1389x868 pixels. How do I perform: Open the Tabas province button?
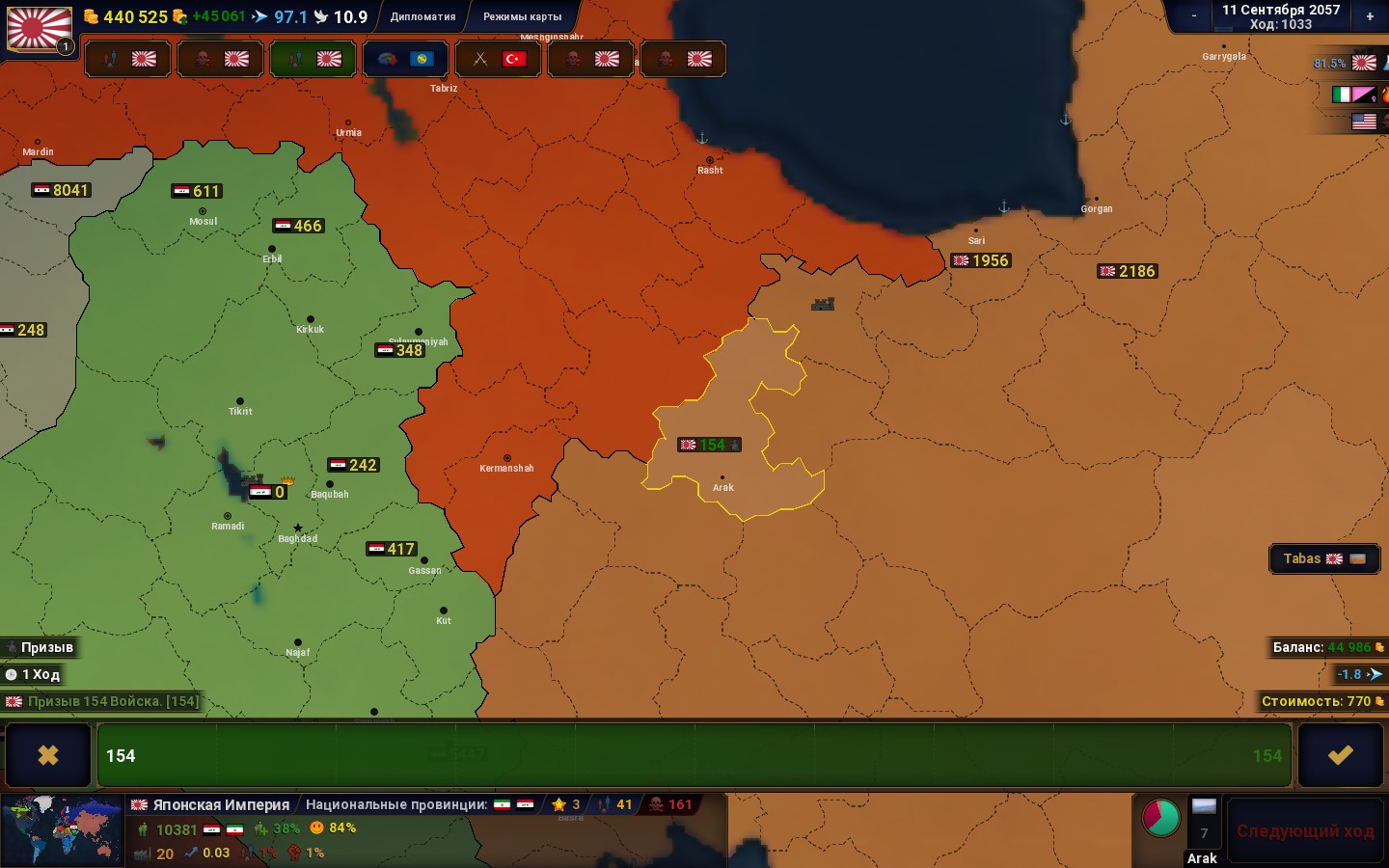(x=1323, y=559)
